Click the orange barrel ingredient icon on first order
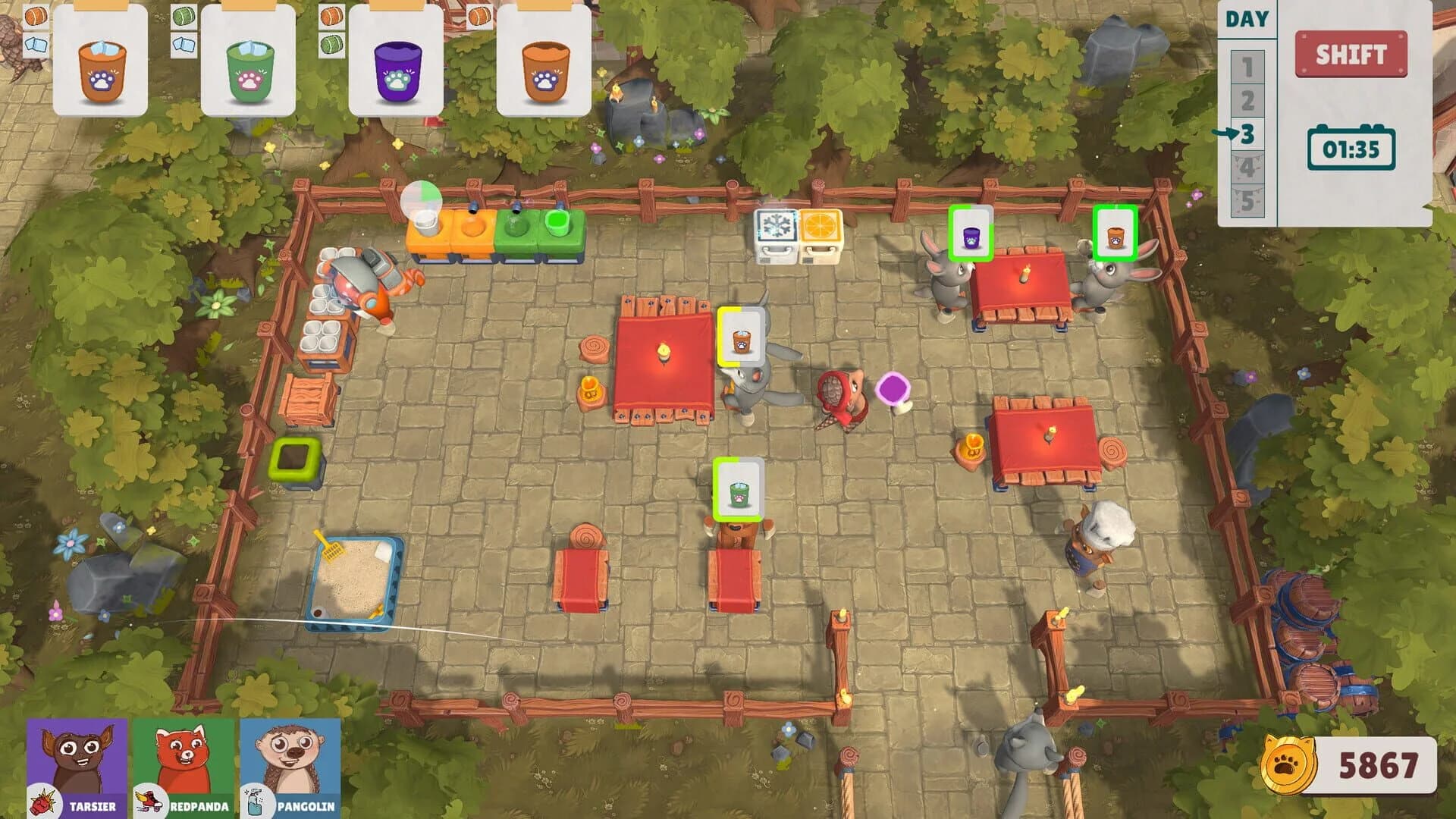This screenshot has height=819, width=1456. coord(35,16)
